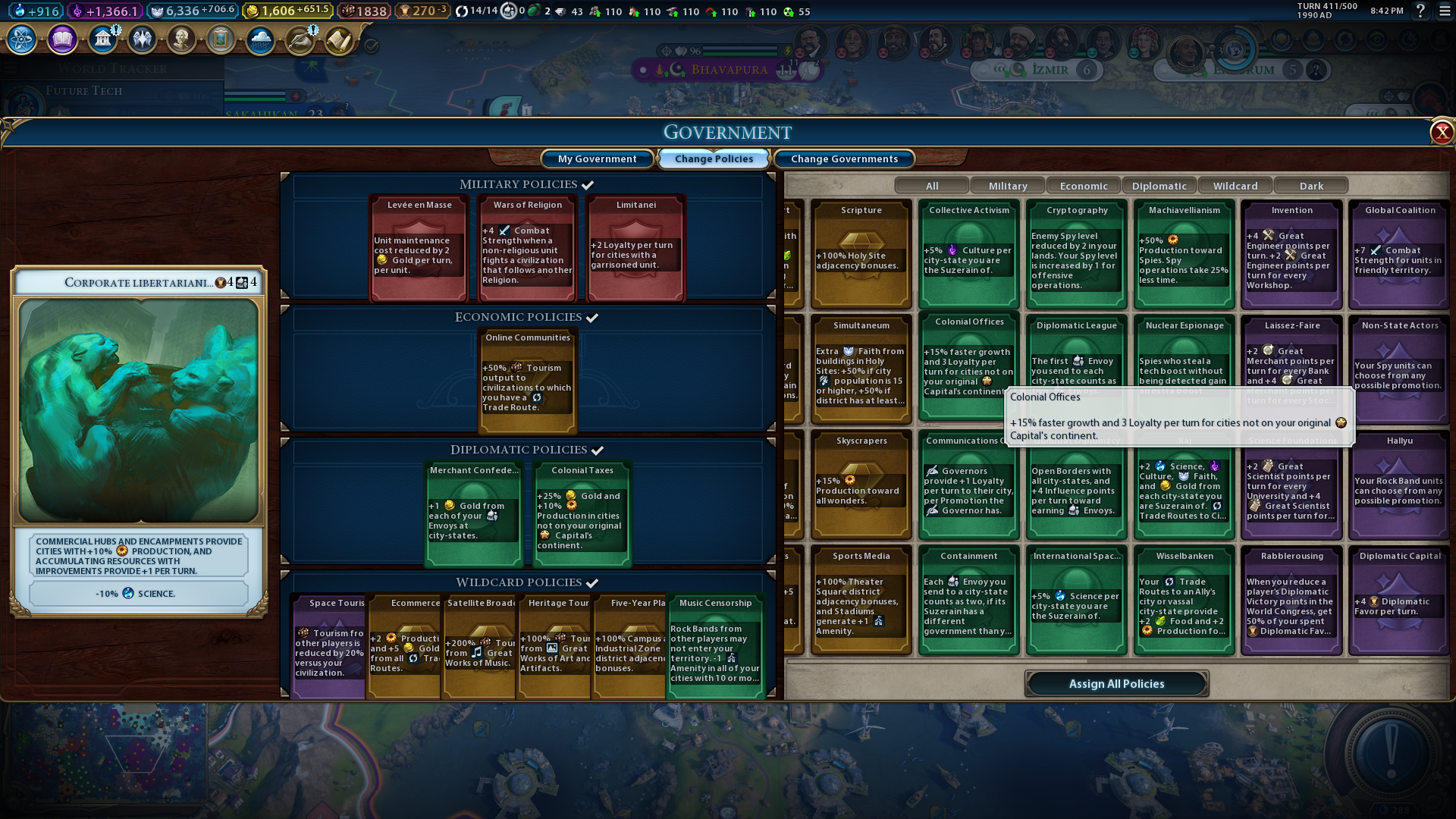Switch to the My Government tab

(x=597, y=158)
